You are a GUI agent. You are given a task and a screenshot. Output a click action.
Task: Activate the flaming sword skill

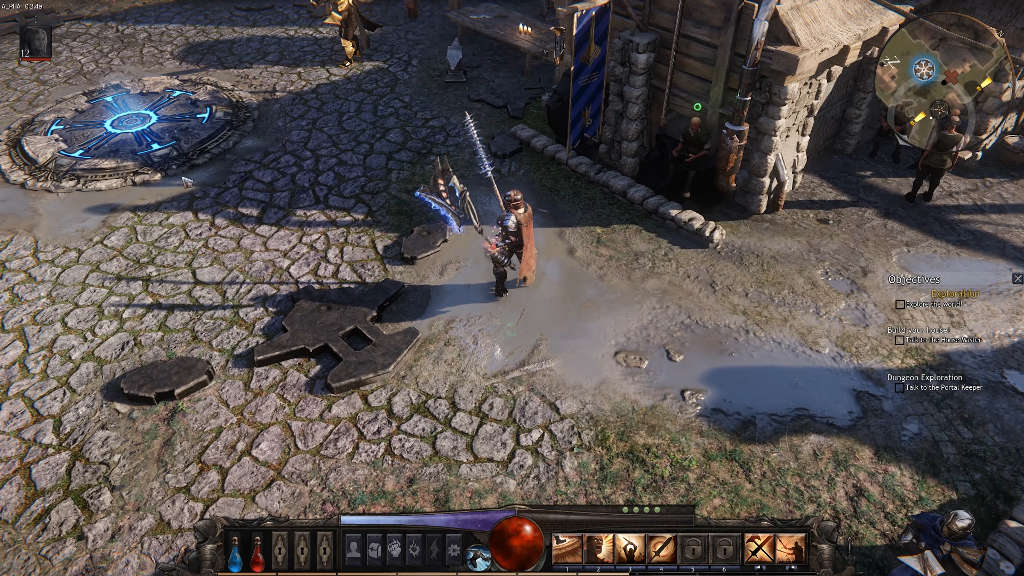[660, 548]
